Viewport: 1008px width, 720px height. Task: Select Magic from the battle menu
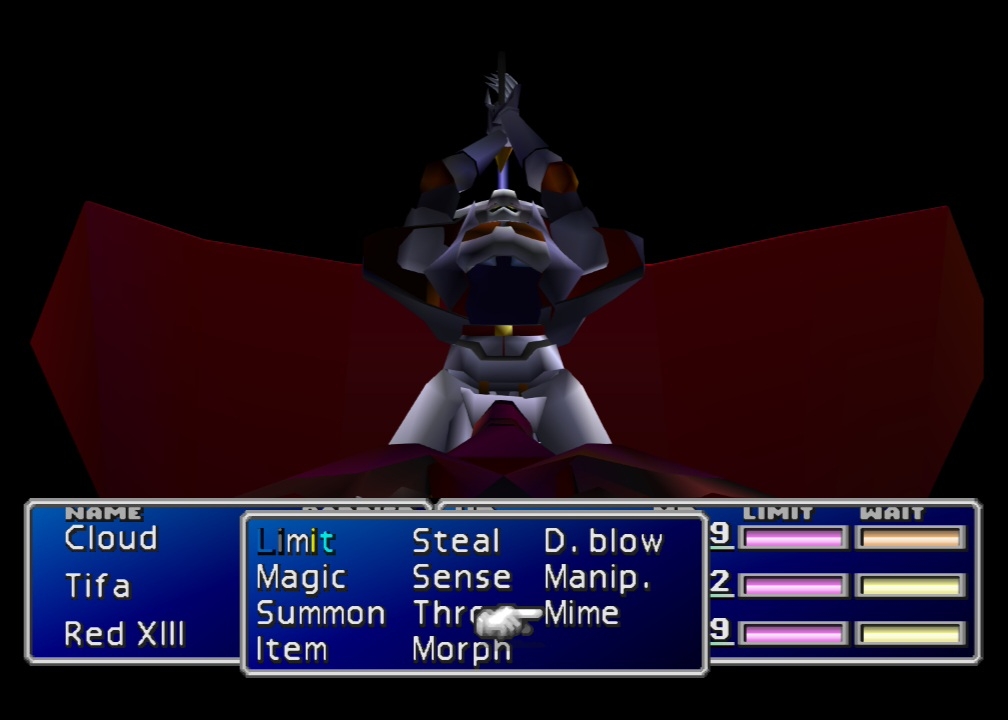pyautogui.click(x=301, y=577)
